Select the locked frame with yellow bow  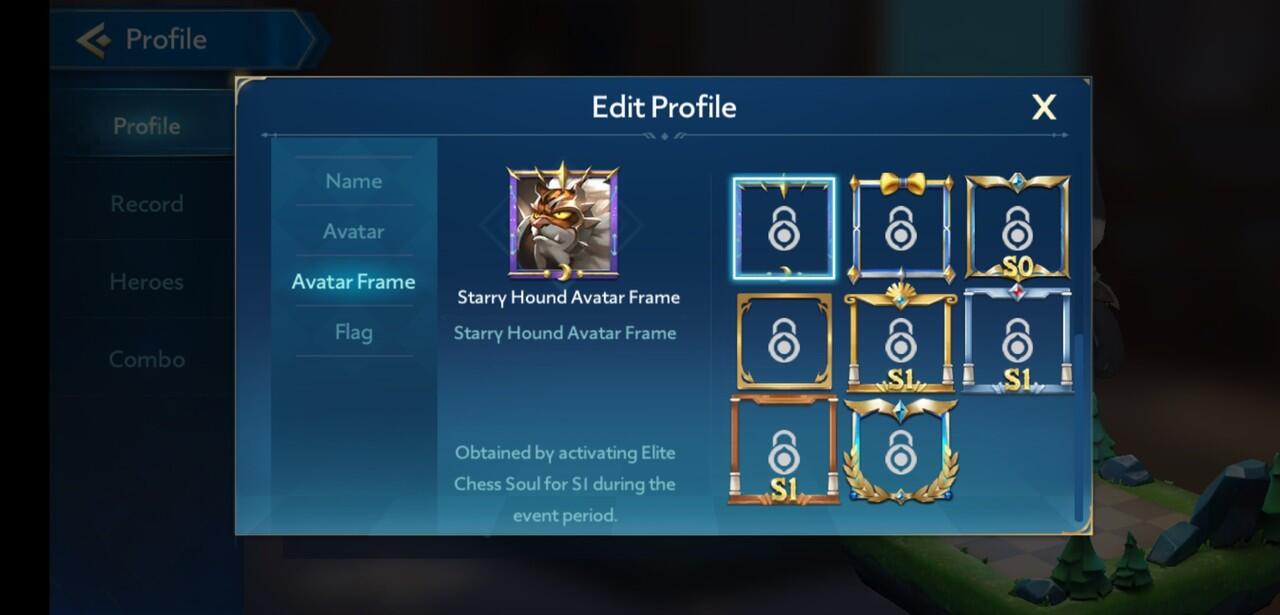pyautogui.click(x=901, y=228)
